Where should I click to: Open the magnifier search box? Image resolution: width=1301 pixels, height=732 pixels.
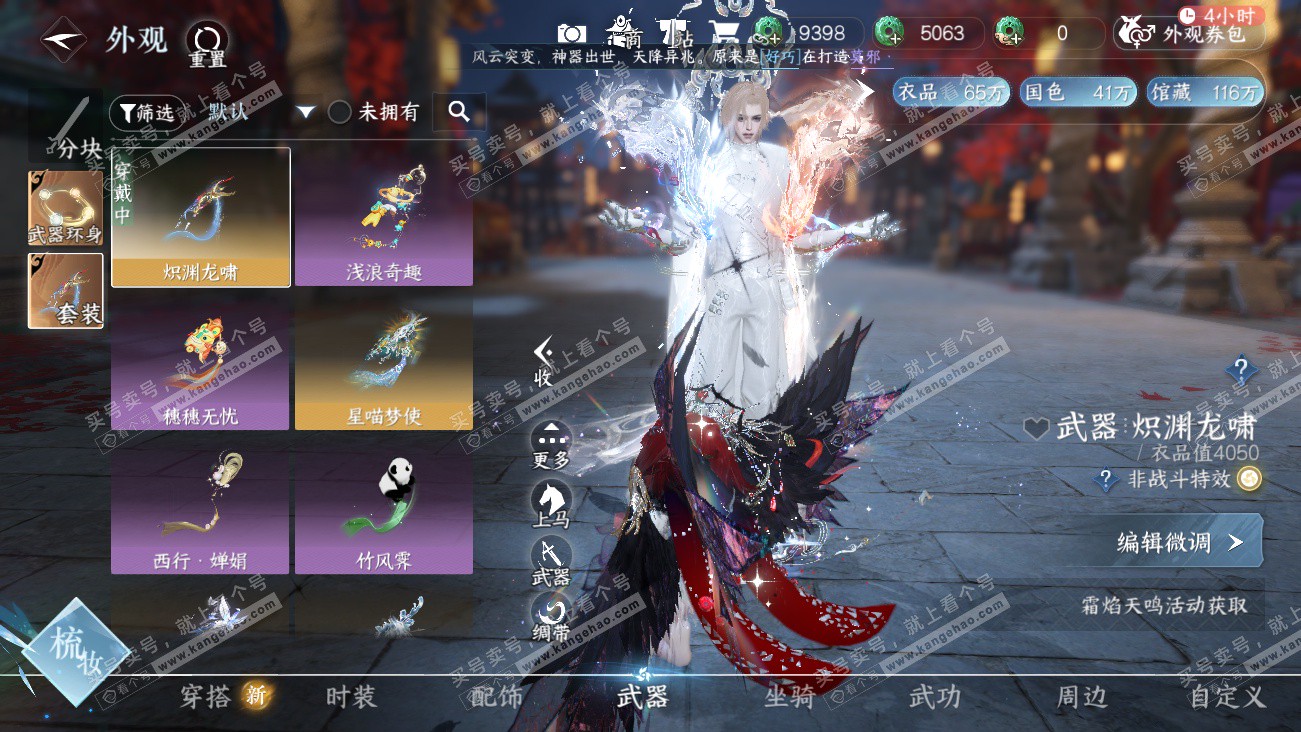(459, 112)
